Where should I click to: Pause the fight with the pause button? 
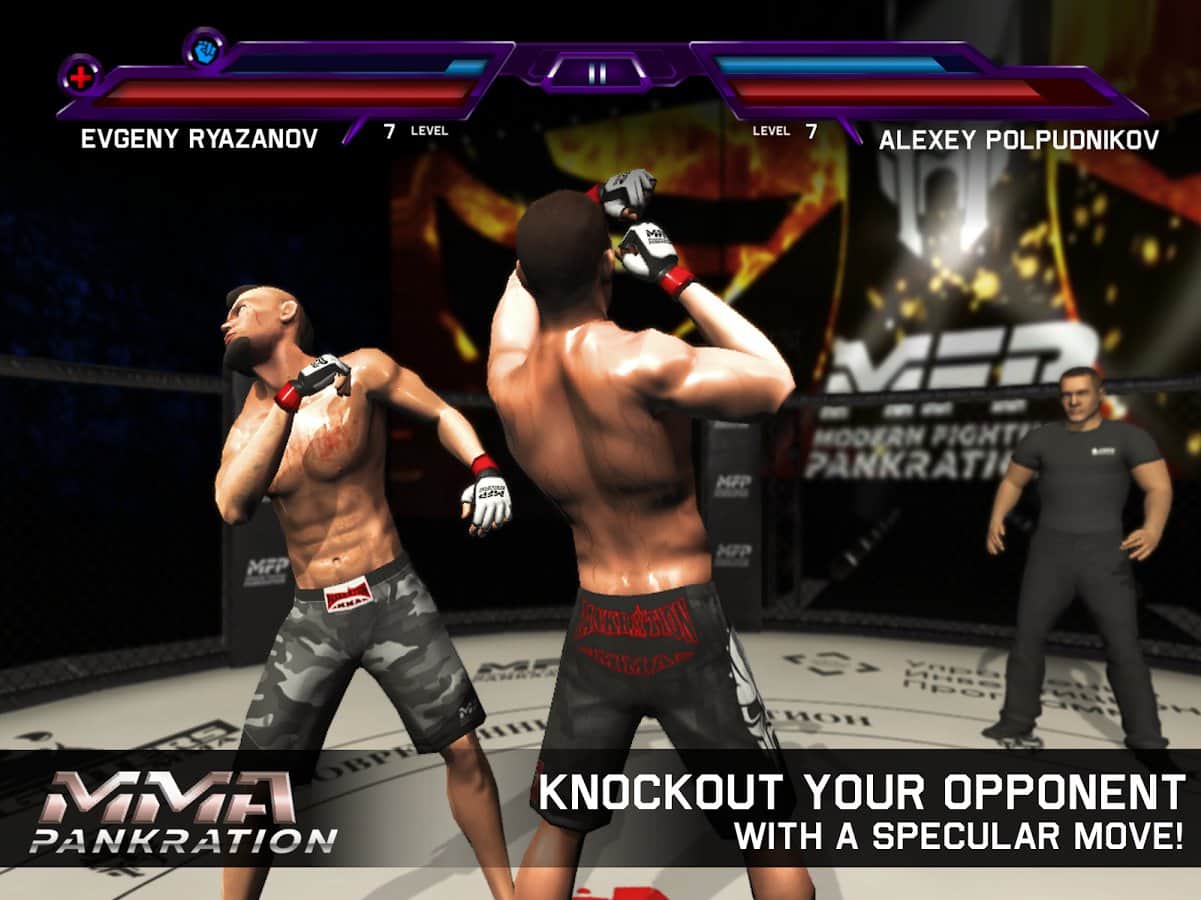click(x=597, y=73)
